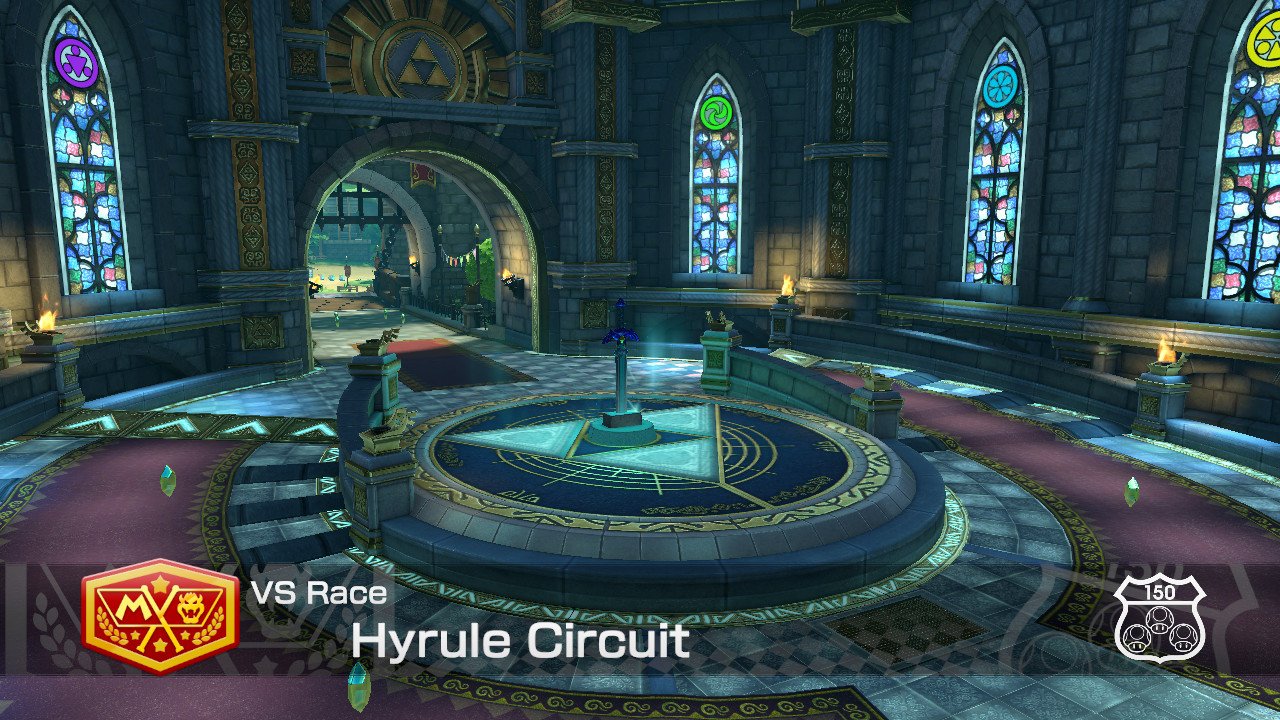Click the green rupee near the steps
Image resolution: width=1280 pixels, height=720 pixels.
tap(167, 479)
